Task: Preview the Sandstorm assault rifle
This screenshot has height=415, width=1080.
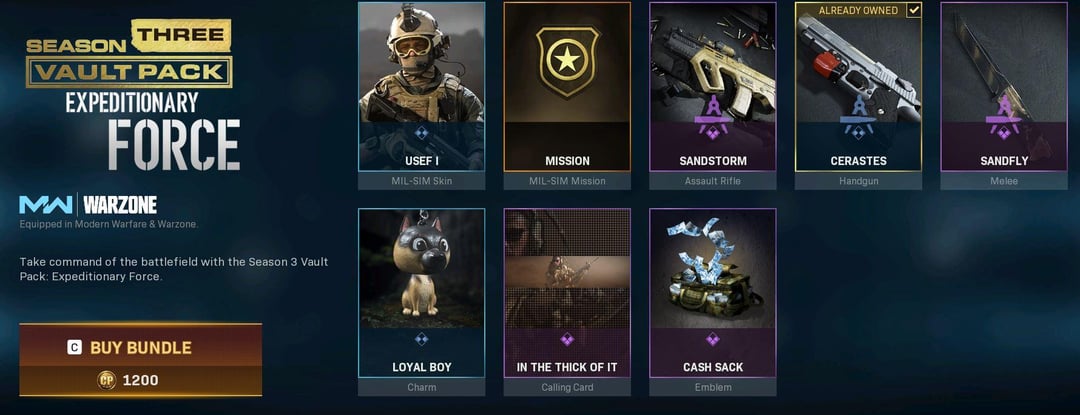Action: pos(712,88)
